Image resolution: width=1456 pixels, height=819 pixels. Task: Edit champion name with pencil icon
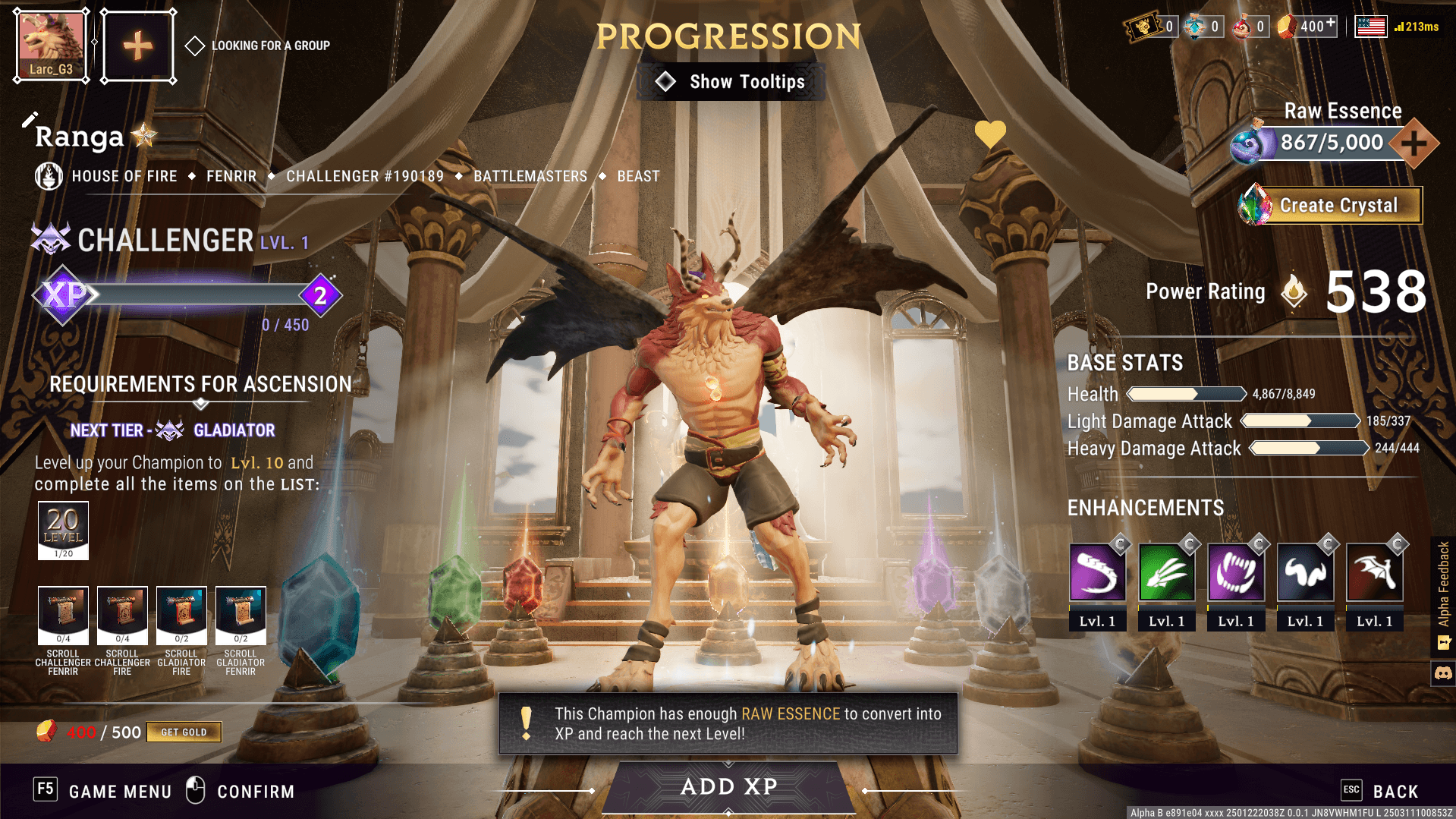[x=30, y=120]
